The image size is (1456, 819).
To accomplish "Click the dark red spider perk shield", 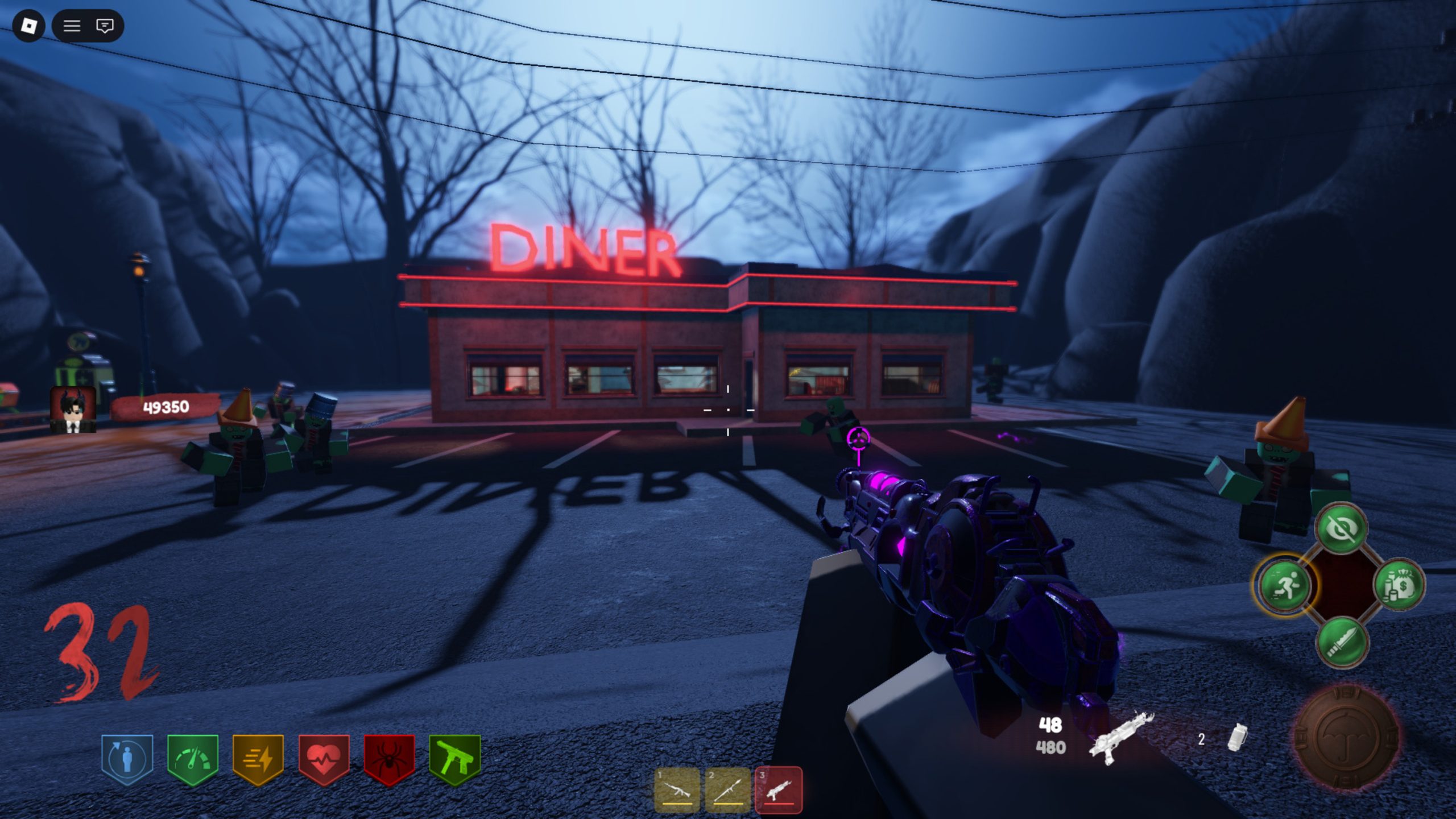I will click(389, 759).
